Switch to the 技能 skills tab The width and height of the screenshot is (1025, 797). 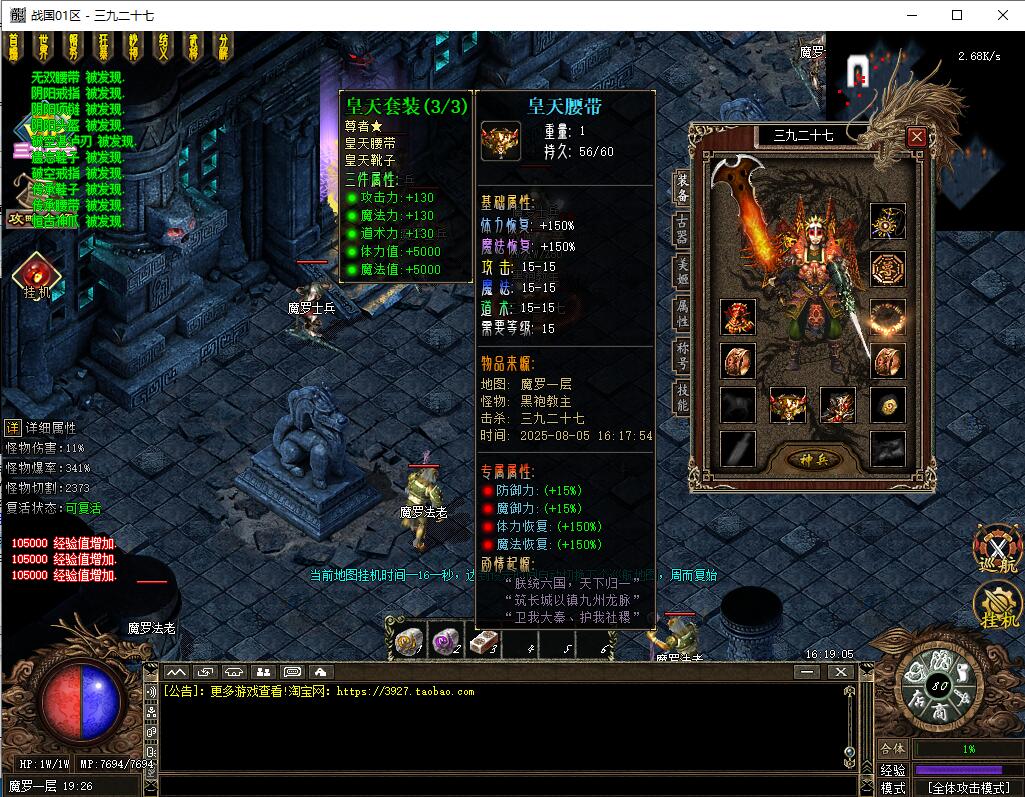[682, 397]
